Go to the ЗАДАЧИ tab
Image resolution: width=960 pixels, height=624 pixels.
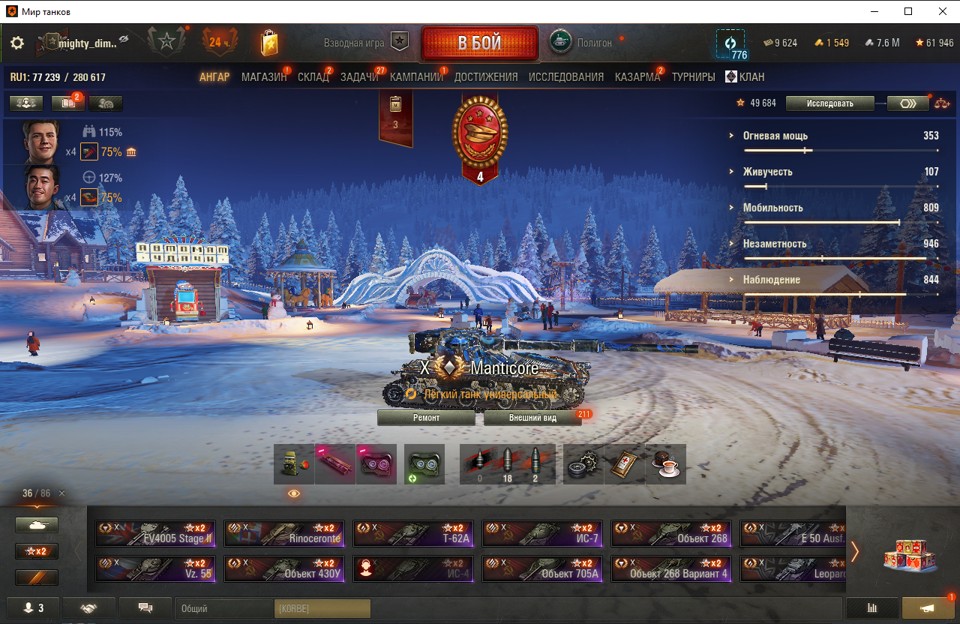[x=359, y=77]
